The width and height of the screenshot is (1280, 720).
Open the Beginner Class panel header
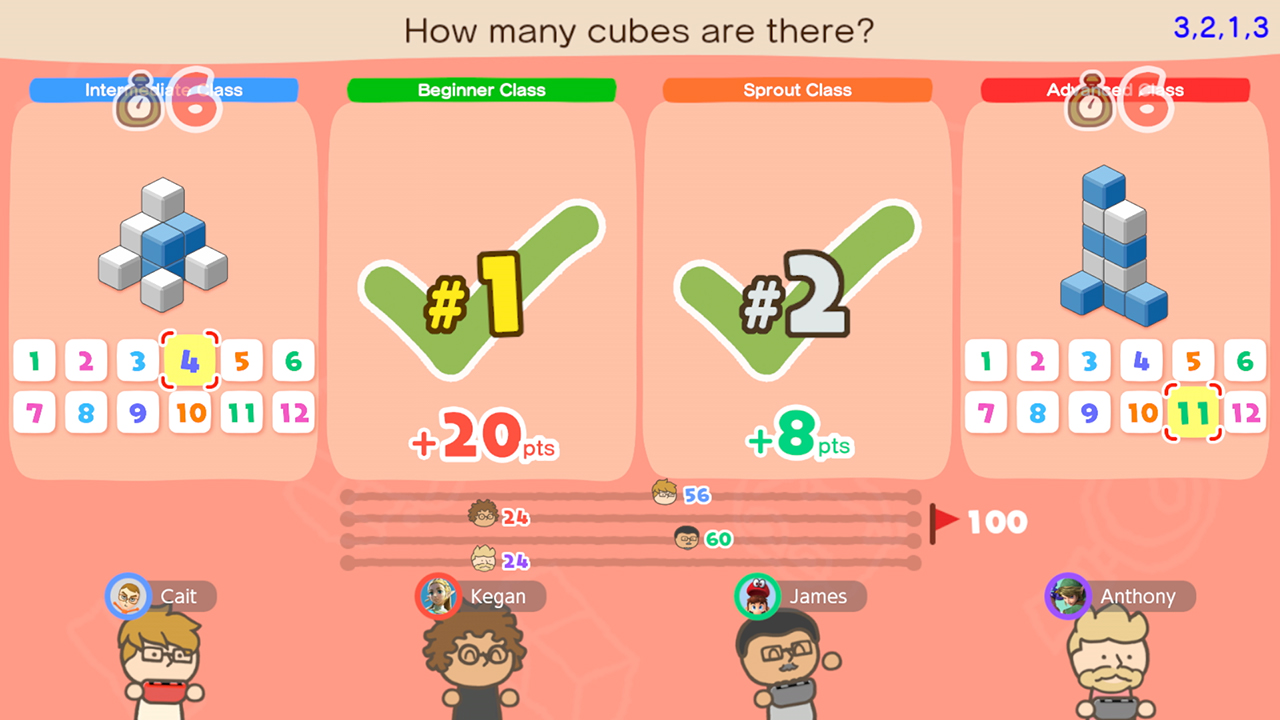pos(482,90)
